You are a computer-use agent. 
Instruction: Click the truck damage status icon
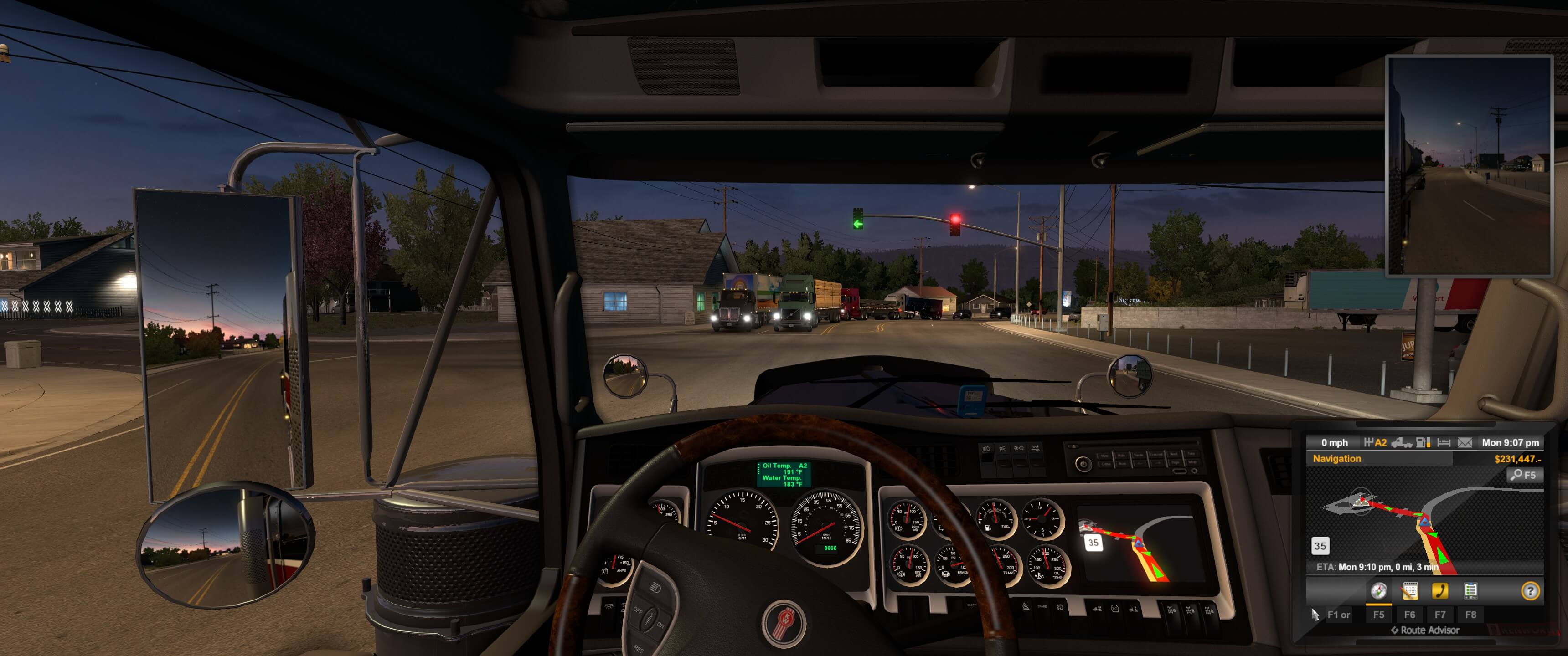click(x=1402, y=442)
